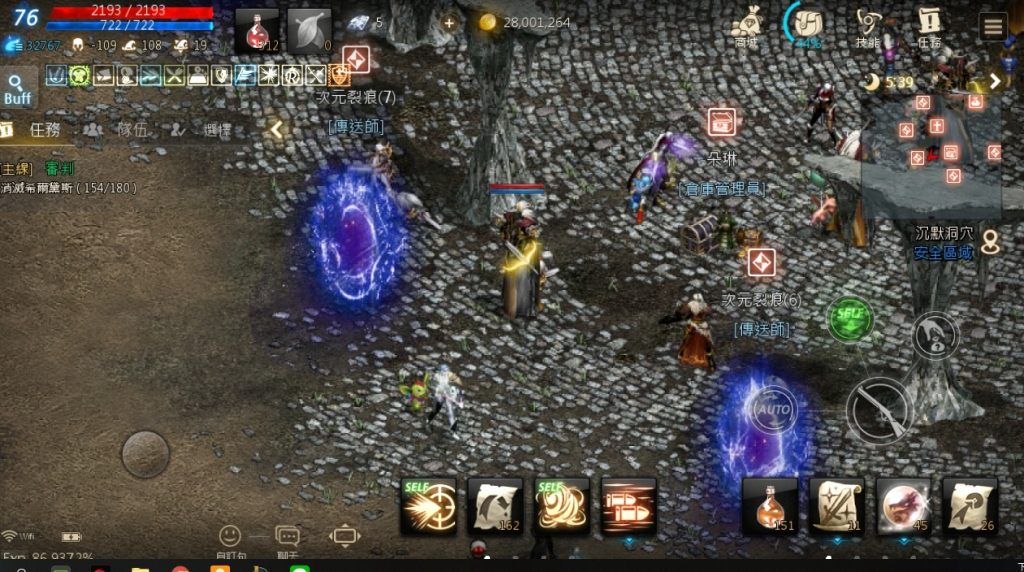Viewport: 1024px width, 572px height.
Task: Use the sword scroll with count 11
Action: [x=837, y=506]
